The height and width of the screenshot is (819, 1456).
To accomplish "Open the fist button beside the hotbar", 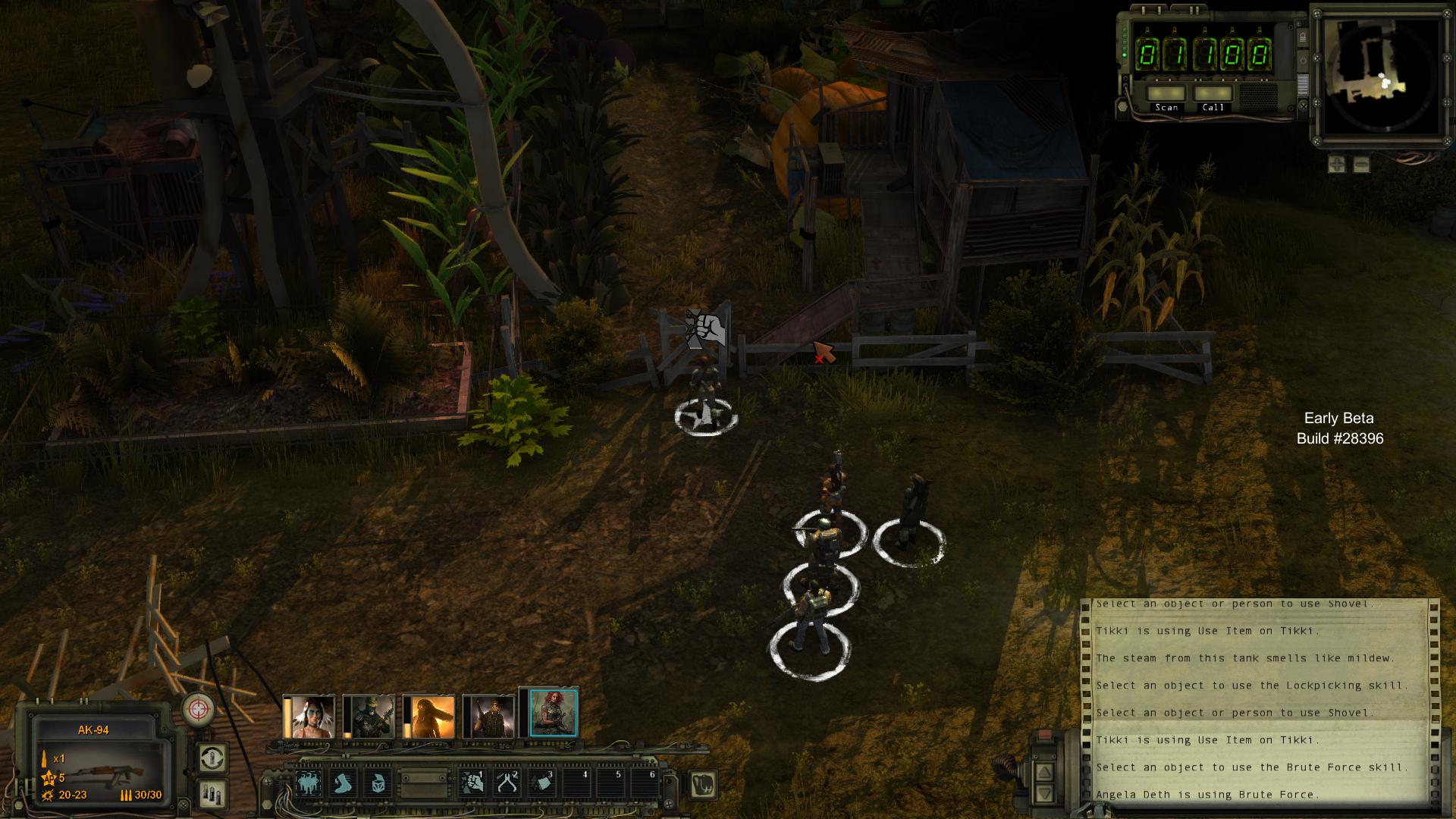I will tap(704, 784).
